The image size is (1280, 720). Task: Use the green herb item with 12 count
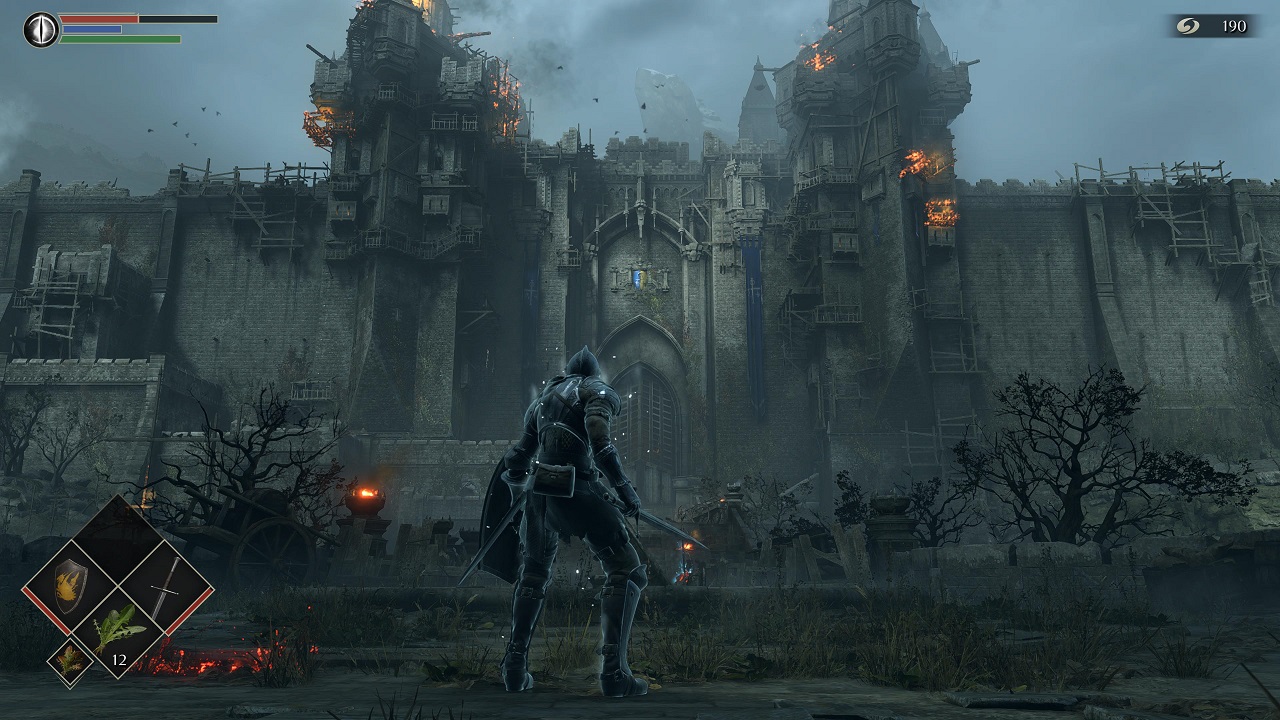(x=118, y=633)
